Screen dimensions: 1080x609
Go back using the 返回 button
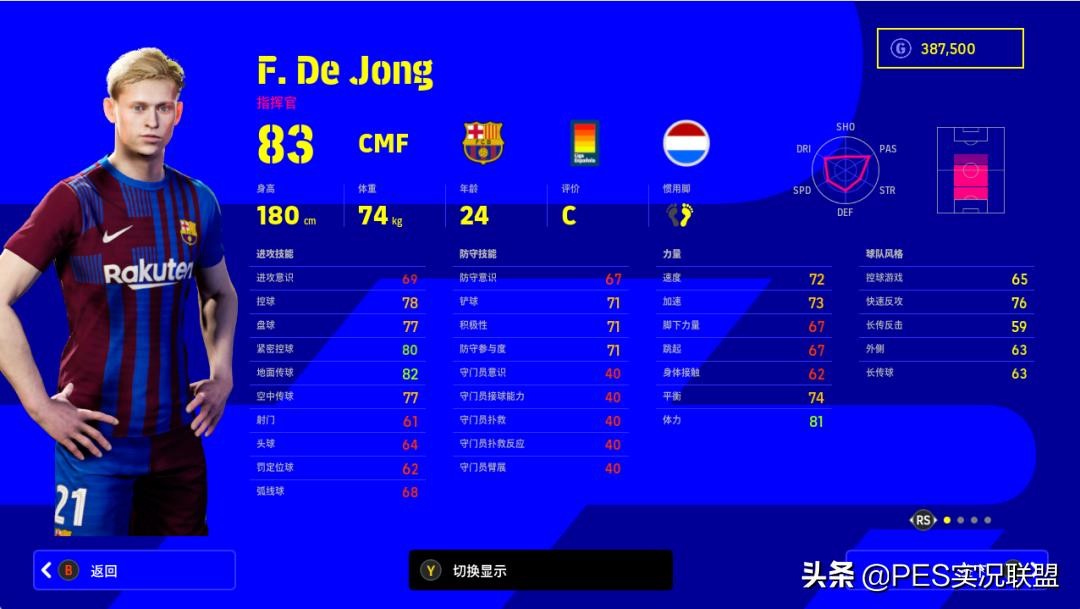coord(134,570)
